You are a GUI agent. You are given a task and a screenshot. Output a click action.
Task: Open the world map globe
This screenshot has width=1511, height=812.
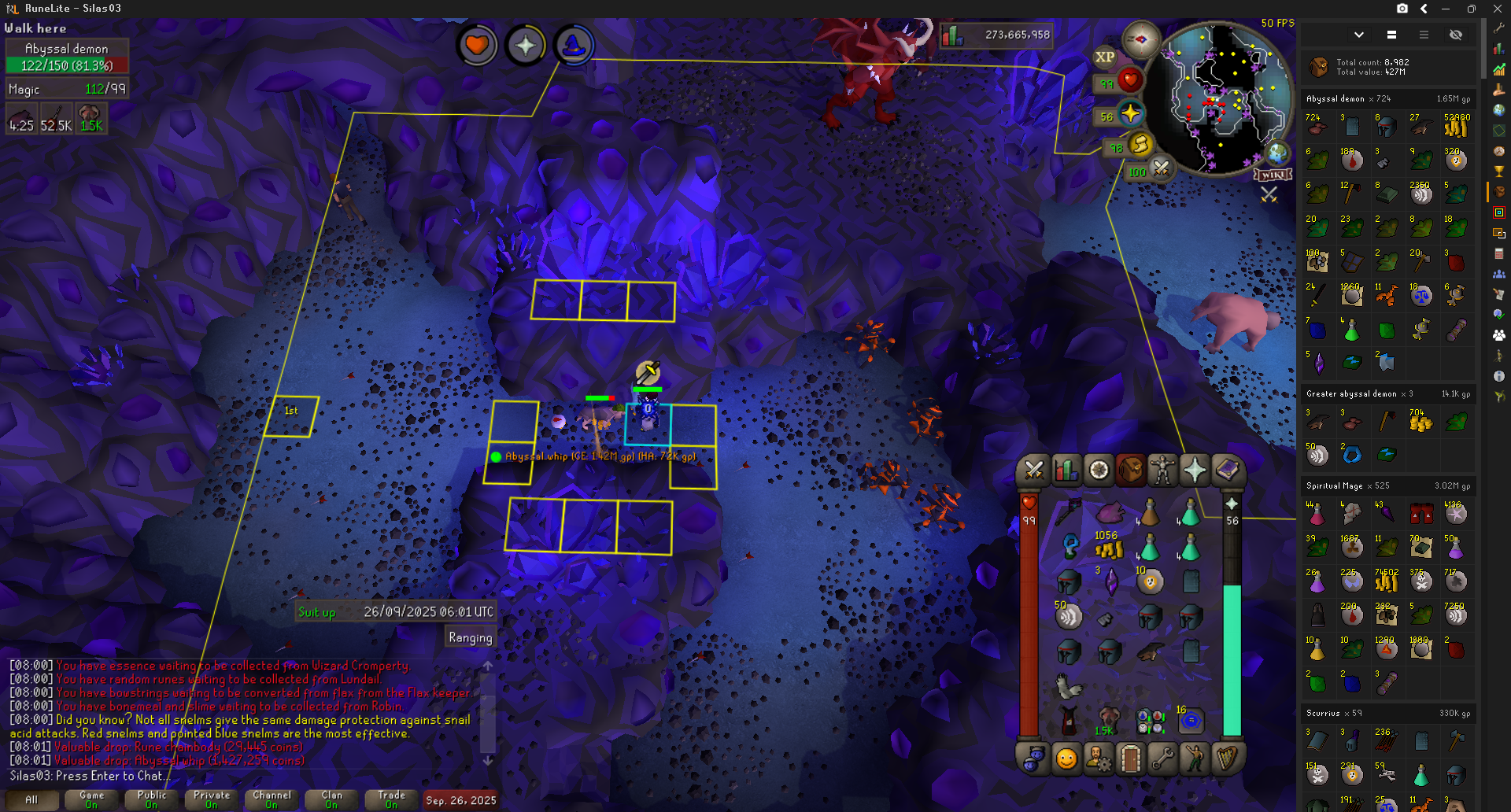point(1276,153)
